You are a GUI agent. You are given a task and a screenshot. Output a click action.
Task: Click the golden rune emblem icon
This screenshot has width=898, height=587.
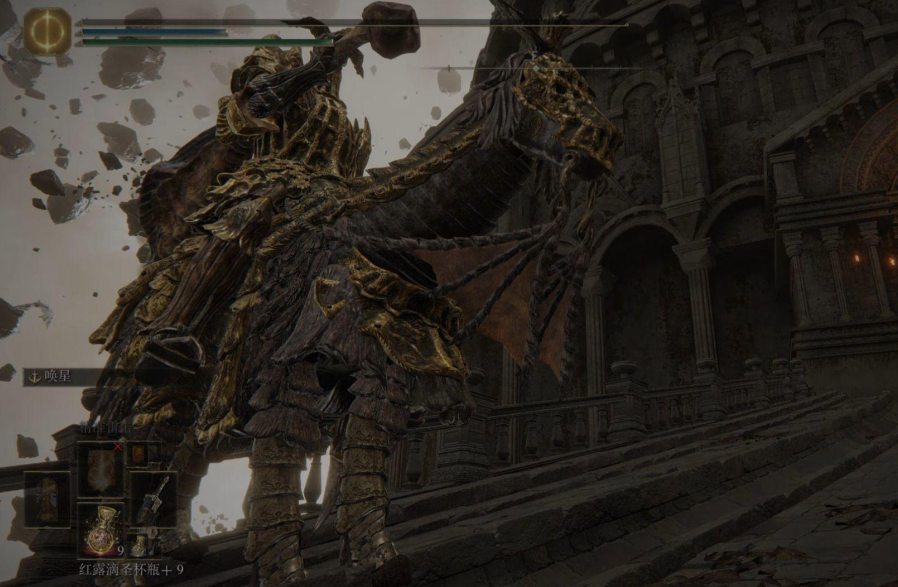click(48, 30)
